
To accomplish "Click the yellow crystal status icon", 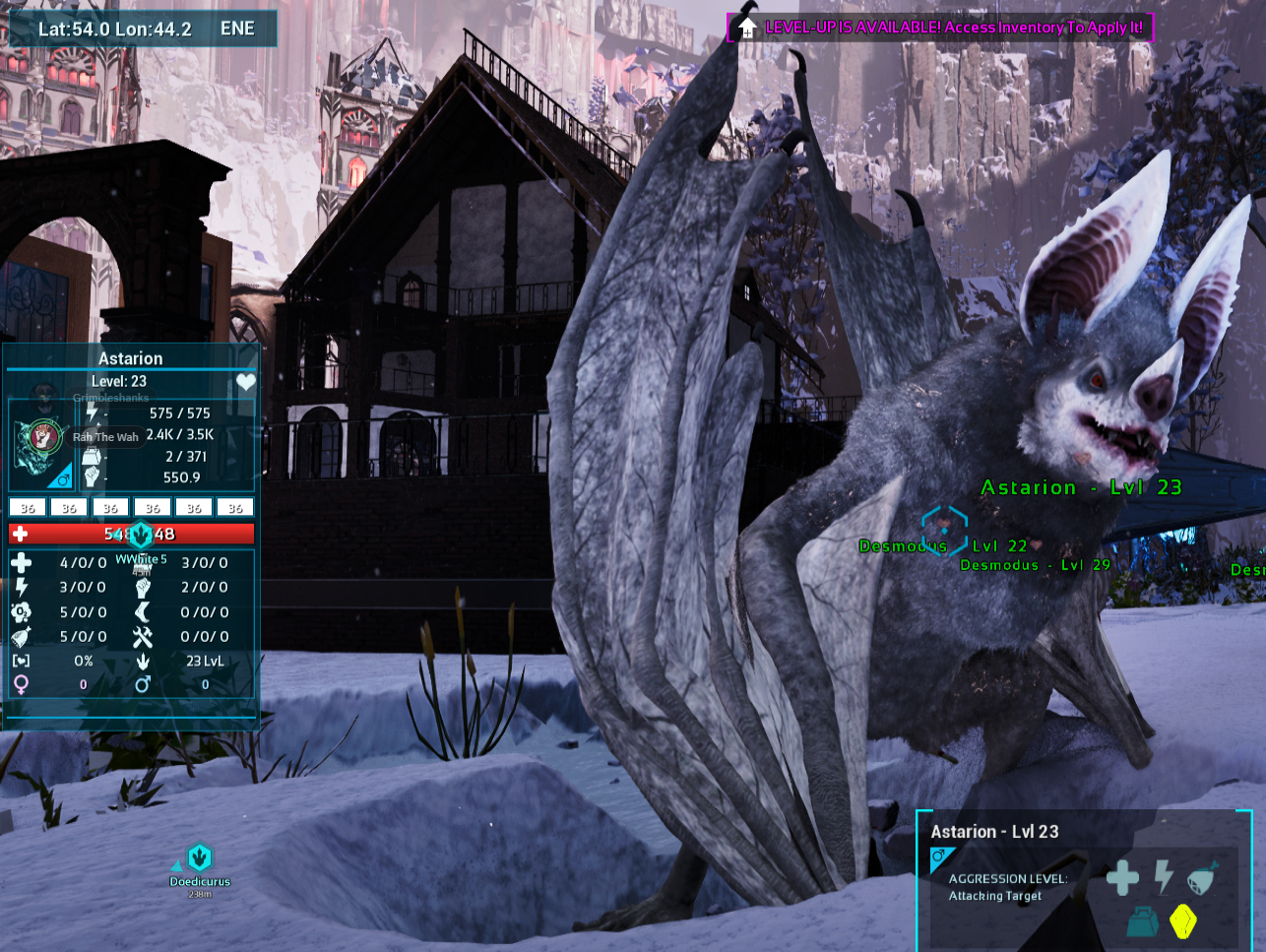I will click(x=1182, y=921).
